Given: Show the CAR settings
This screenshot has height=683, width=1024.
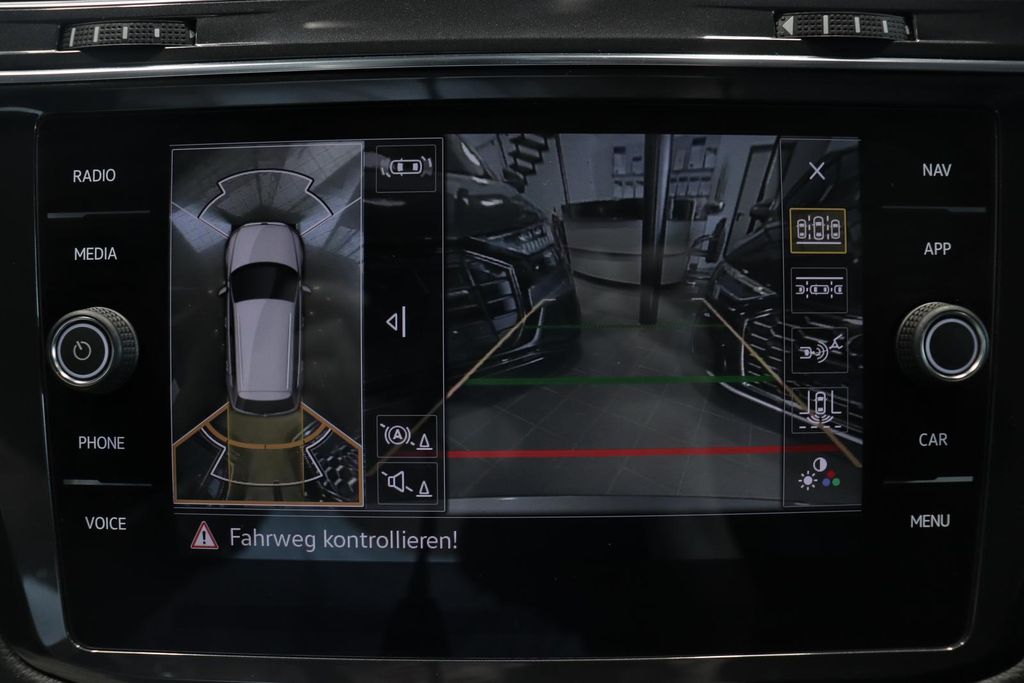Looking at the screenshot, I should click(933, 439).
